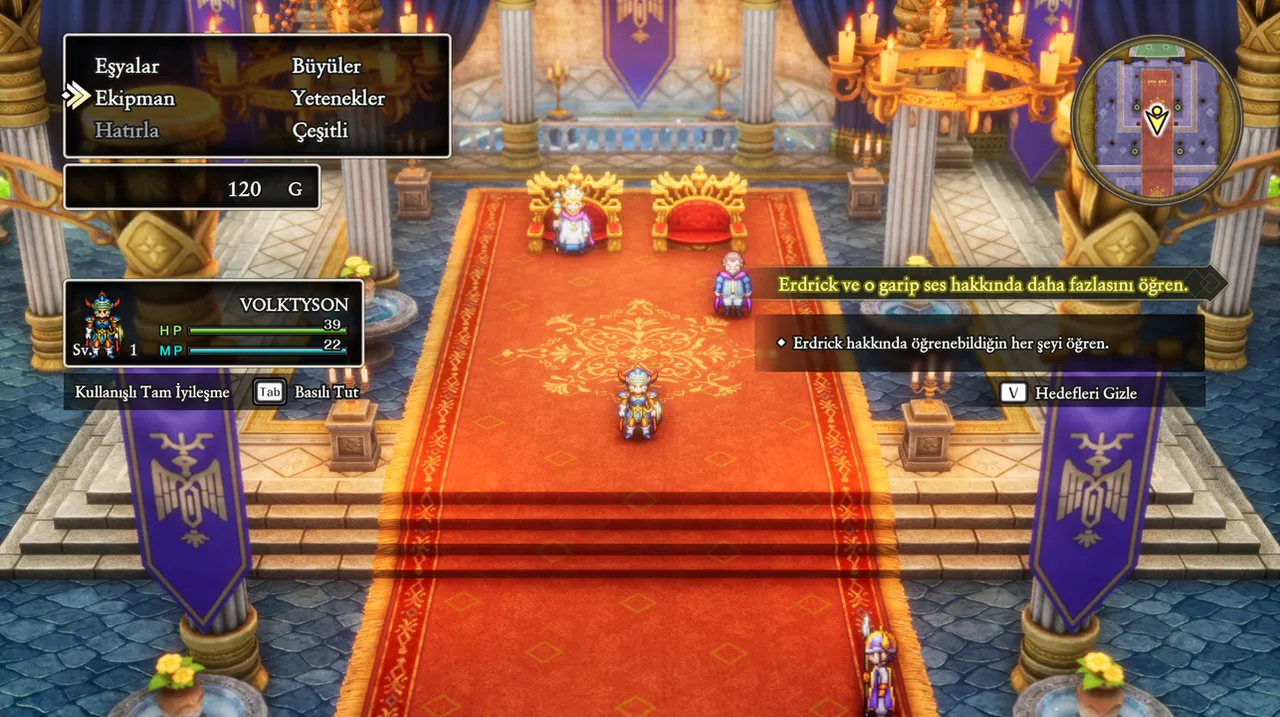
Task: Open the Eşyalar menu entry
Action: click(127, 67)
